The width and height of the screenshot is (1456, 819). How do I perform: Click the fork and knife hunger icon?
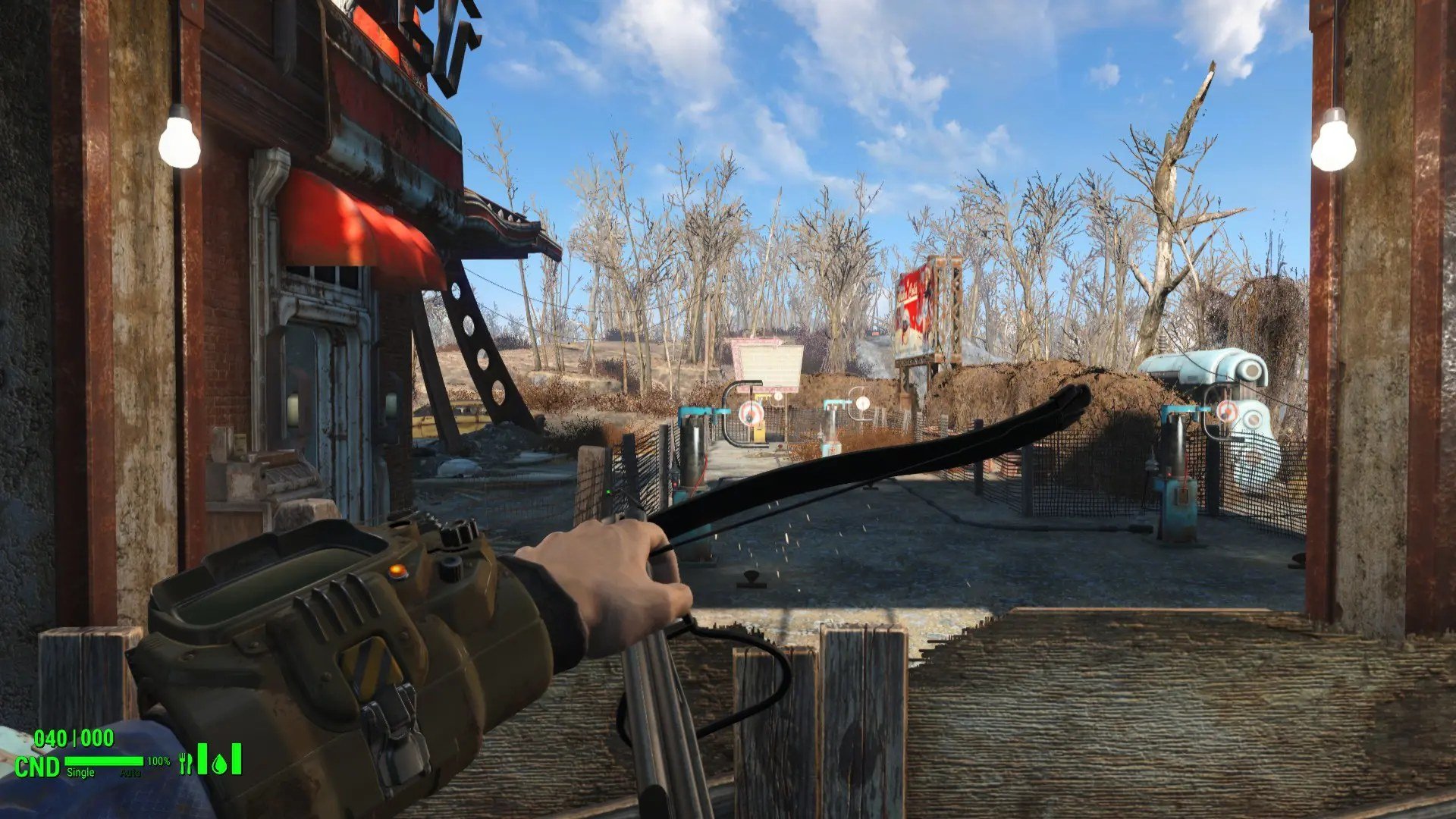(x=186, y=763)
